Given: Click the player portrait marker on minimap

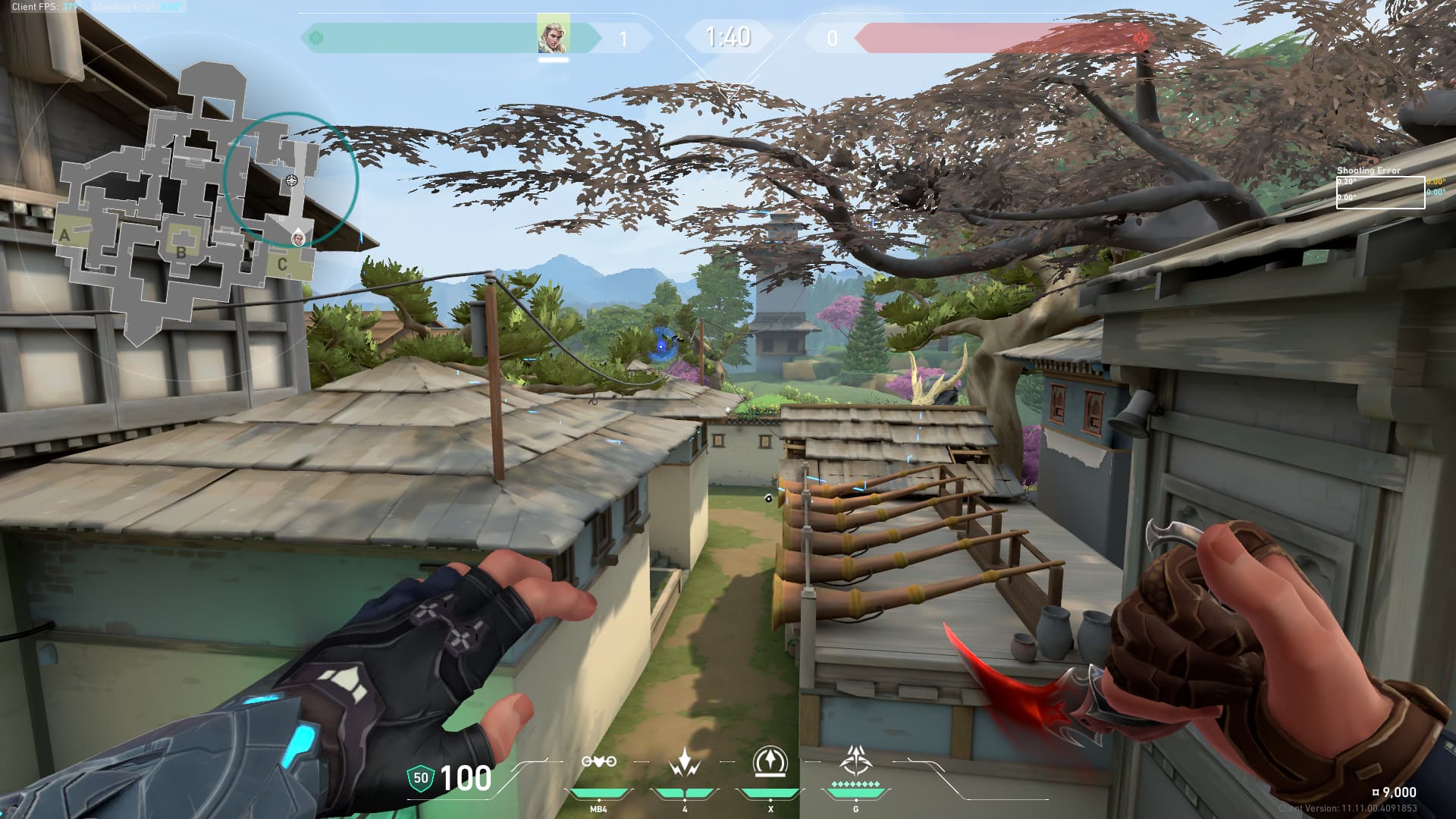Looking at the screenshot, I should click(x=299, y=238).
